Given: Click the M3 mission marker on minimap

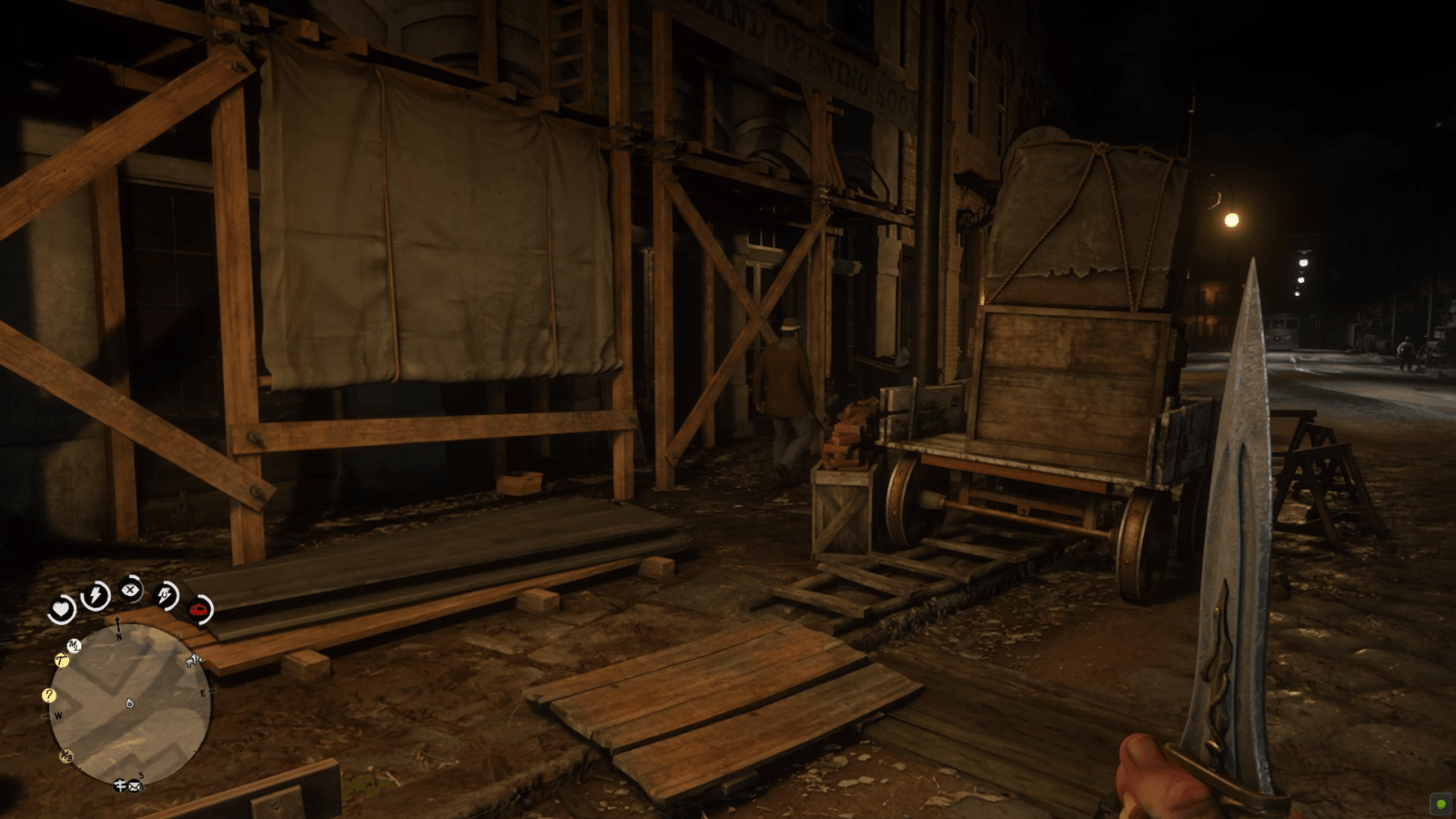Looking at the screenshot, I should [66, 754].
